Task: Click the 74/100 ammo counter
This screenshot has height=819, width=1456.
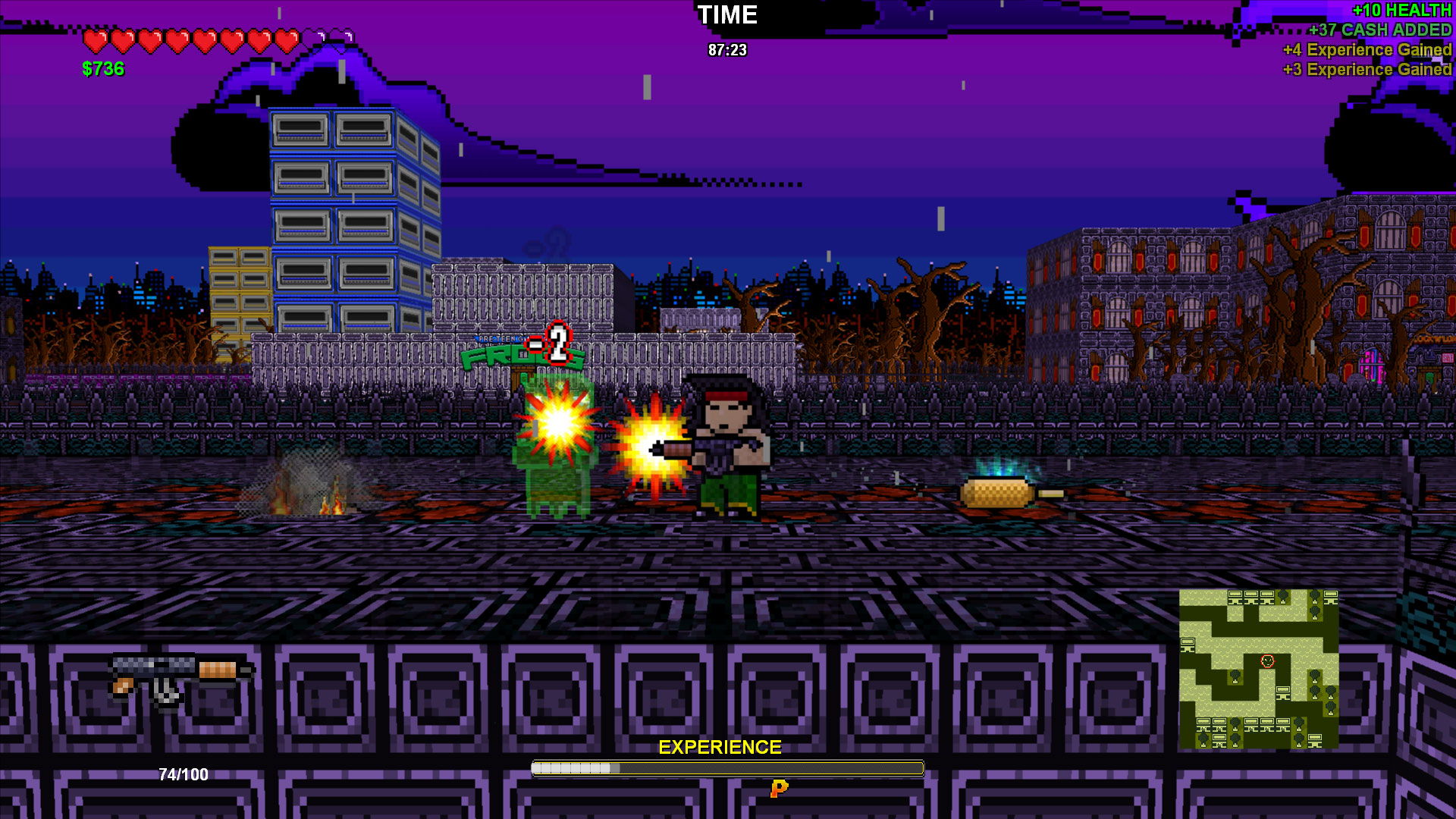Action: pyautogui.click(x=182, y=775)
